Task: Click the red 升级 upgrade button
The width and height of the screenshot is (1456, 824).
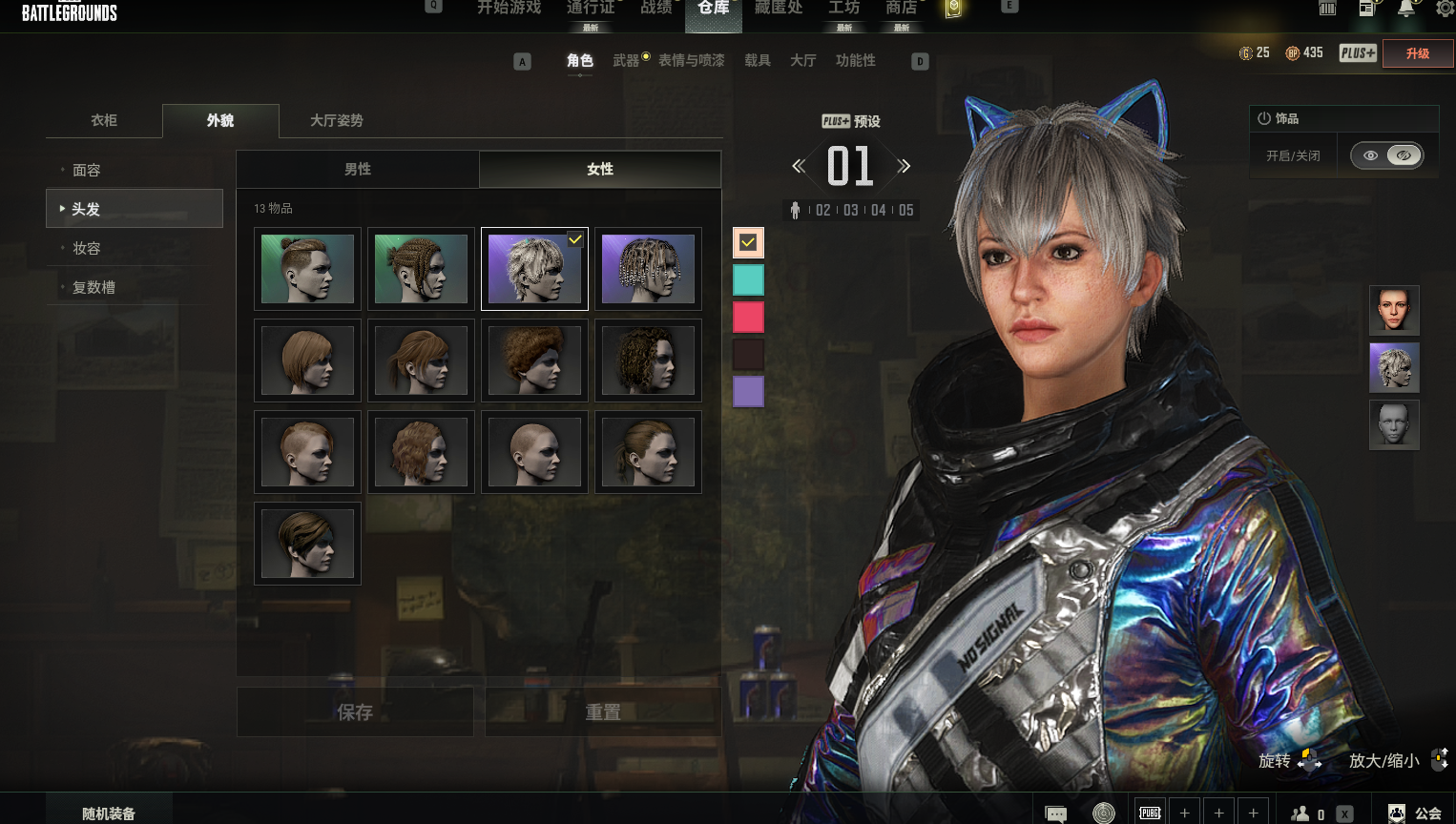Action: pos(1418,53)
